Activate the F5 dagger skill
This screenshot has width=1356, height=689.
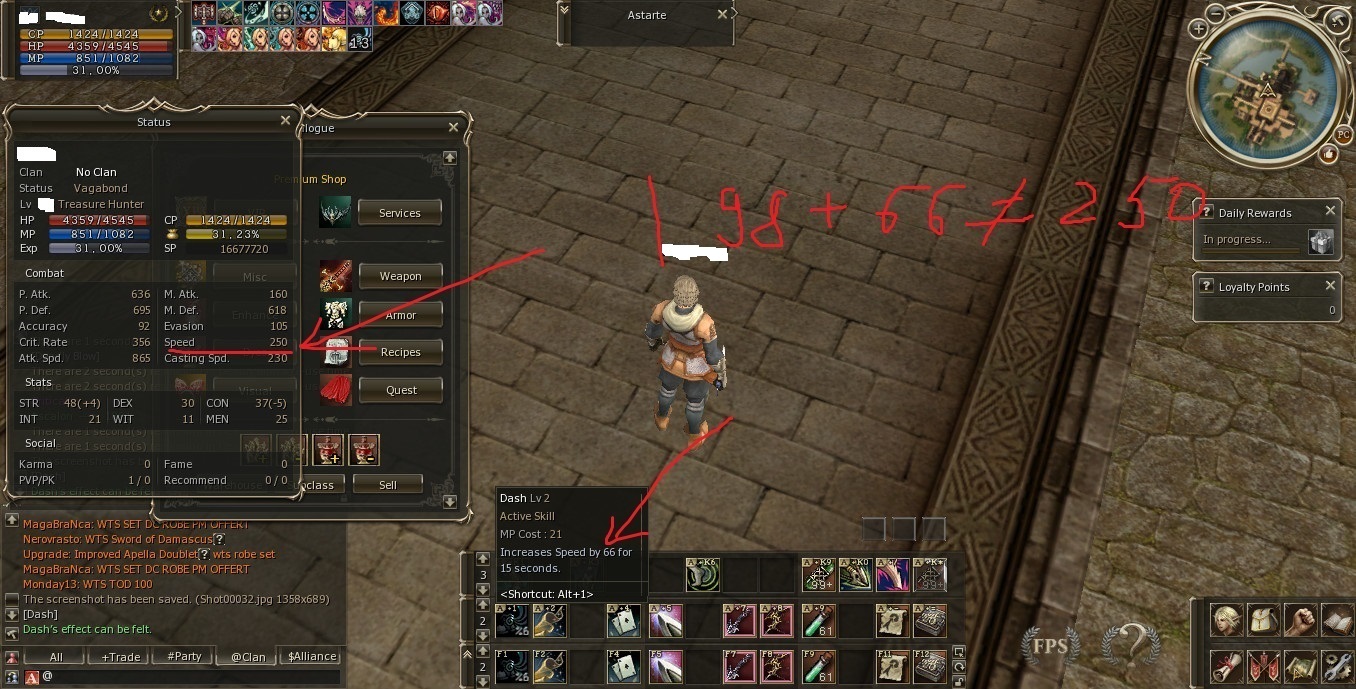coord(665,666)
